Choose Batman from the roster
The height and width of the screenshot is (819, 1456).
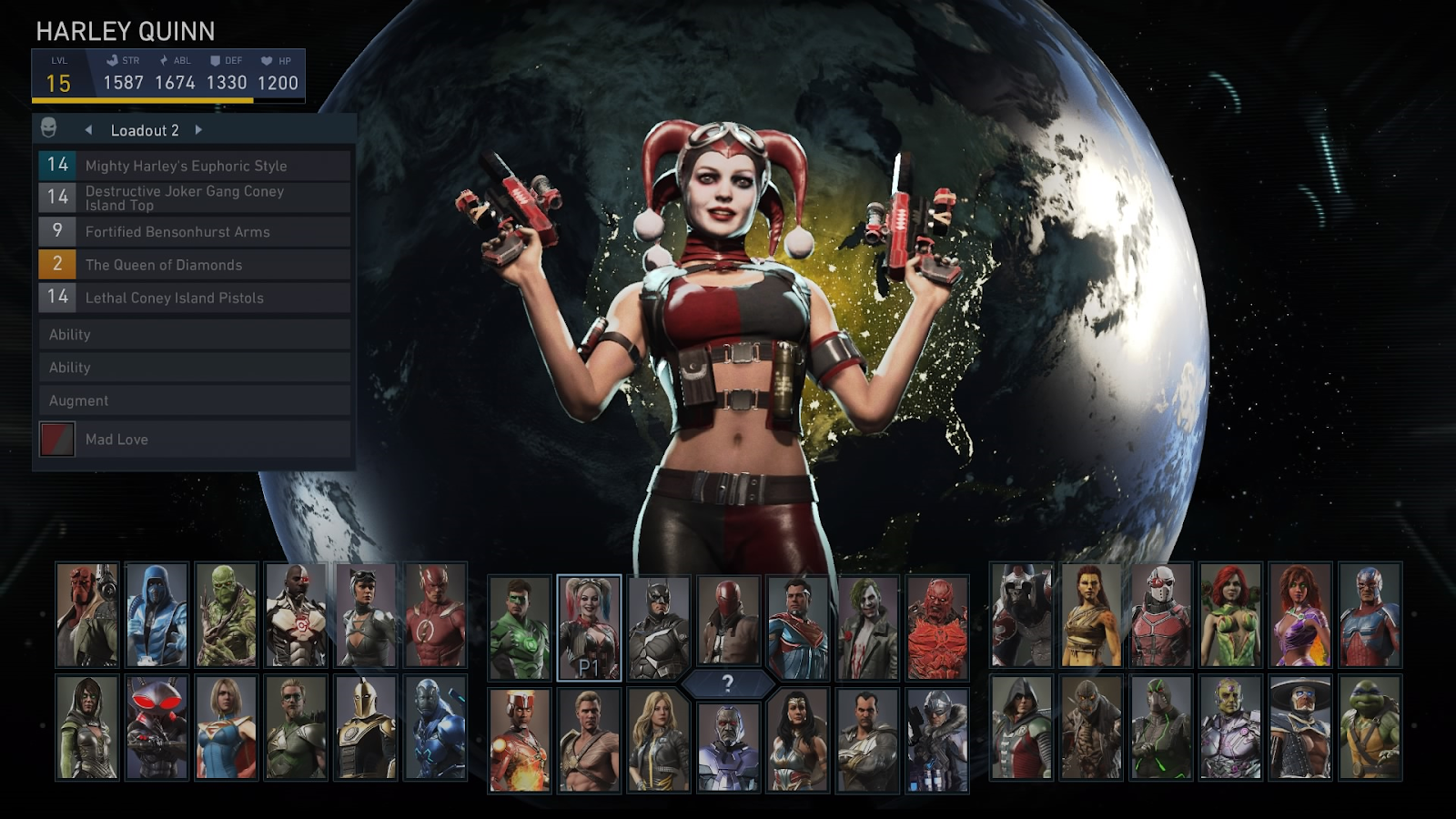658,628
